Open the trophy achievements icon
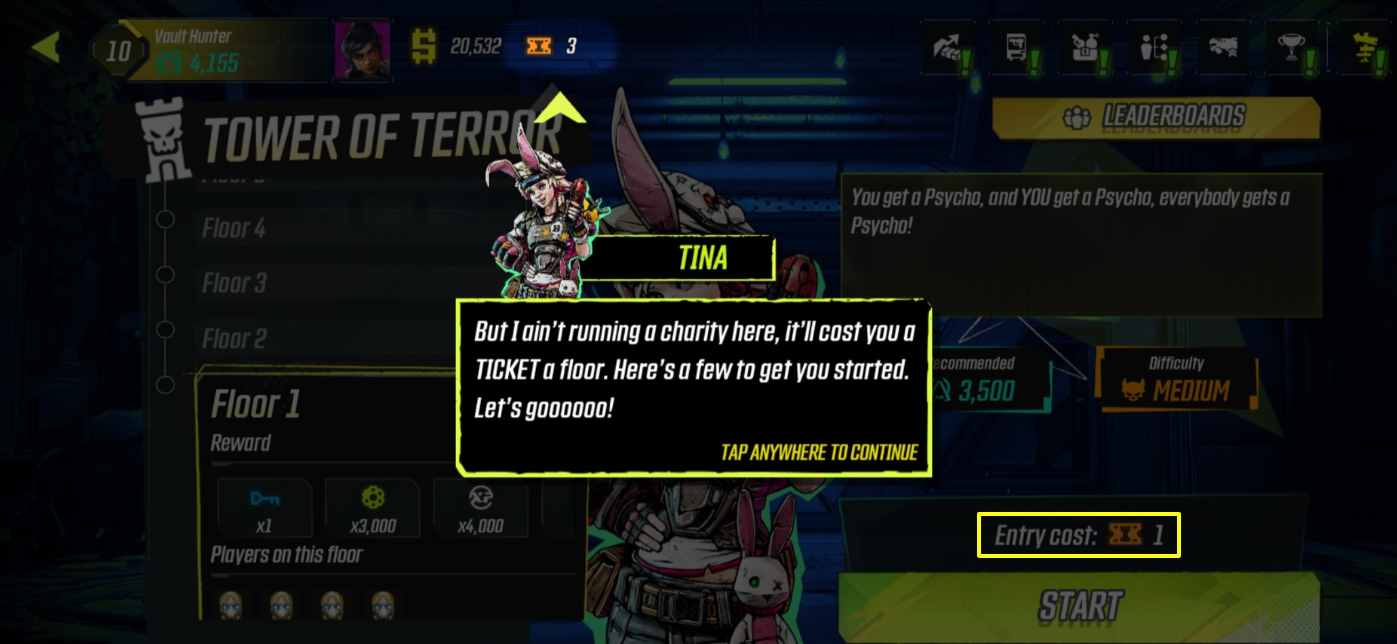1397x644 pixels. (x=1294, y=48)
